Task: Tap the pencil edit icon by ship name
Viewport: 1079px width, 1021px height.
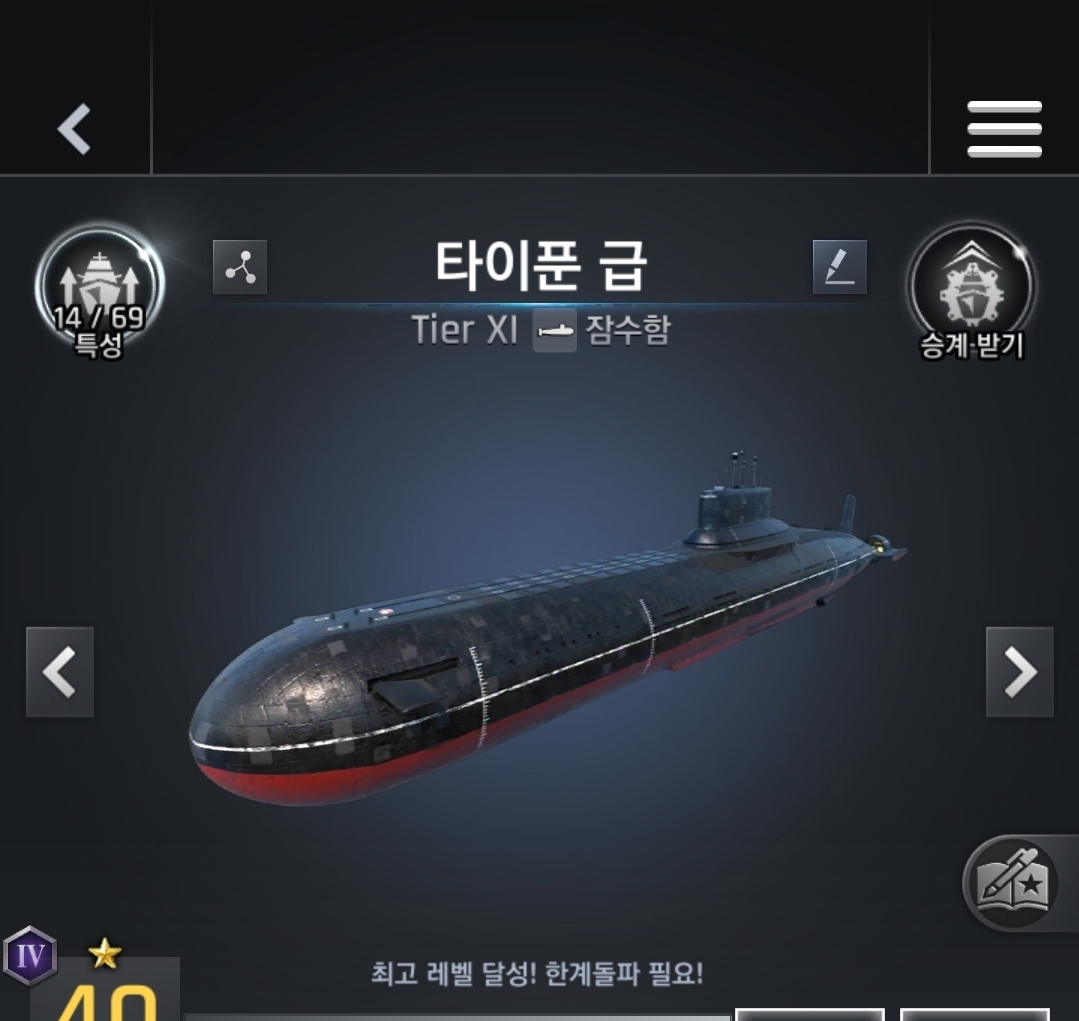Action: point(840,267)
